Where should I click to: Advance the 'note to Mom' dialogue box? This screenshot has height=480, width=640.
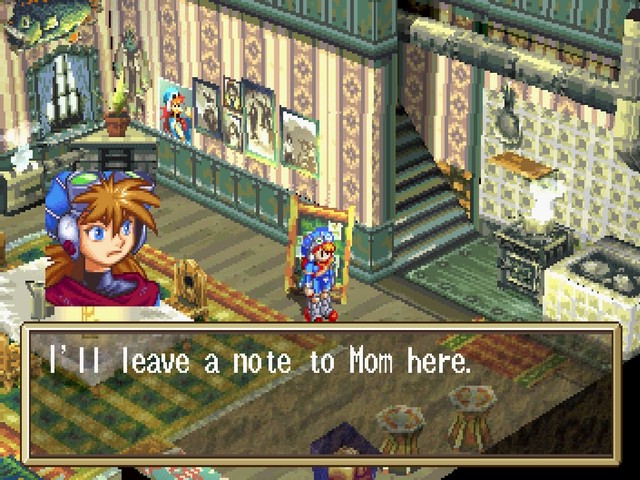pyautogui.click(x=320, y=392)
